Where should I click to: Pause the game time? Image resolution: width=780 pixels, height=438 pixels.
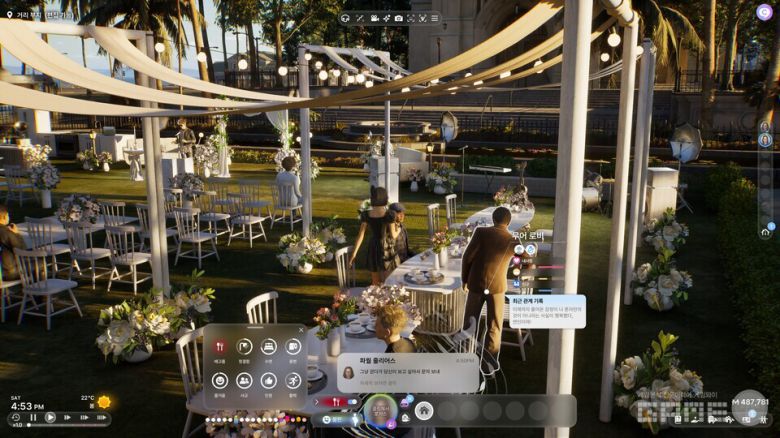34,418
